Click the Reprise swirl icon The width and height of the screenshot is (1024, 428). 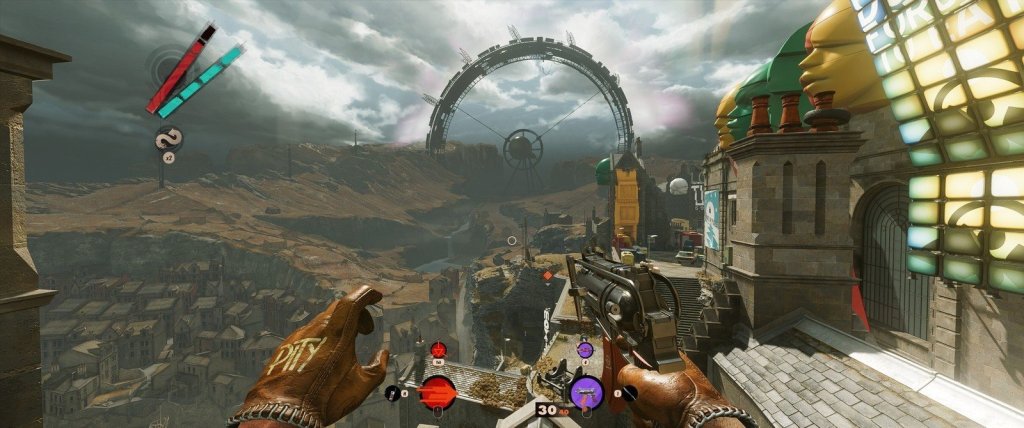(167, 140)
